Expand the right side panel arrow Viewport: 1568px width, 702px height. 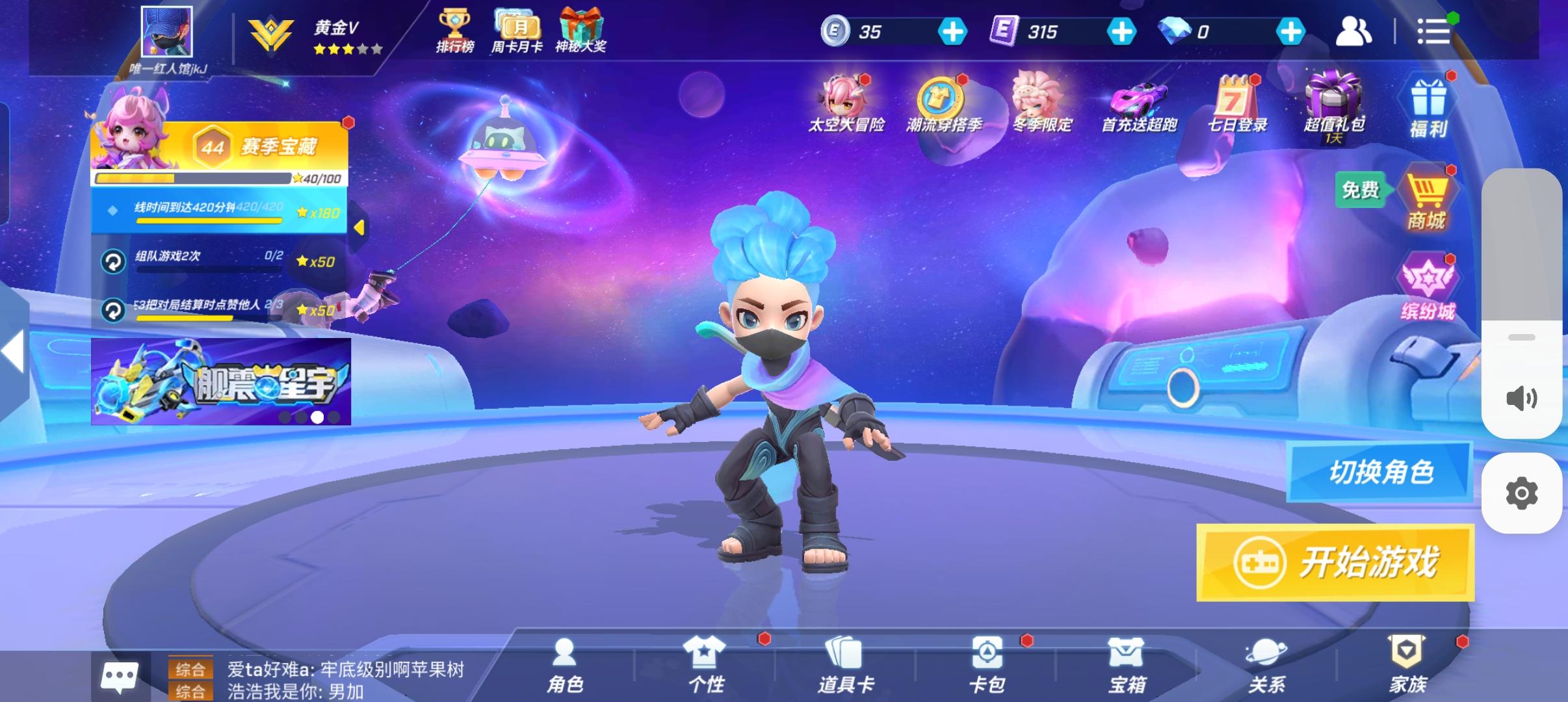point(12,351)
